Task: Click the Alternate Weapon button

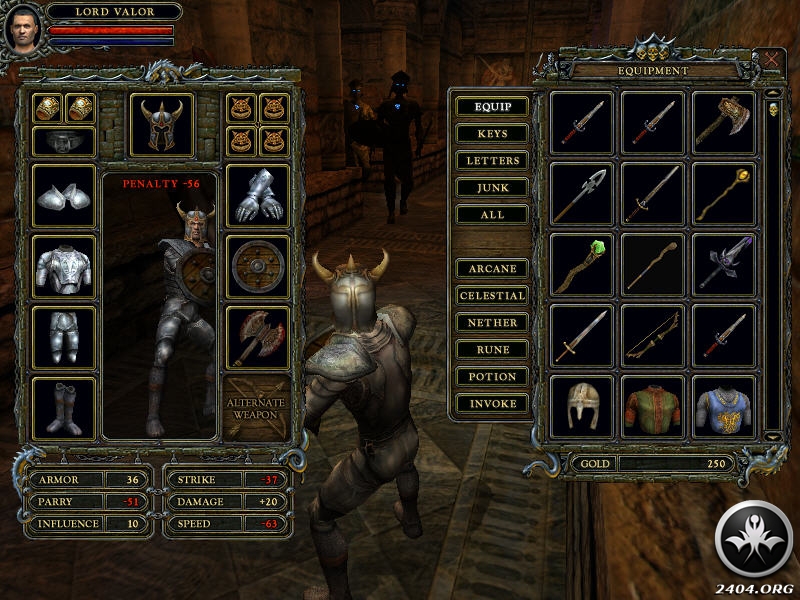Action: [x=258, y=408]
